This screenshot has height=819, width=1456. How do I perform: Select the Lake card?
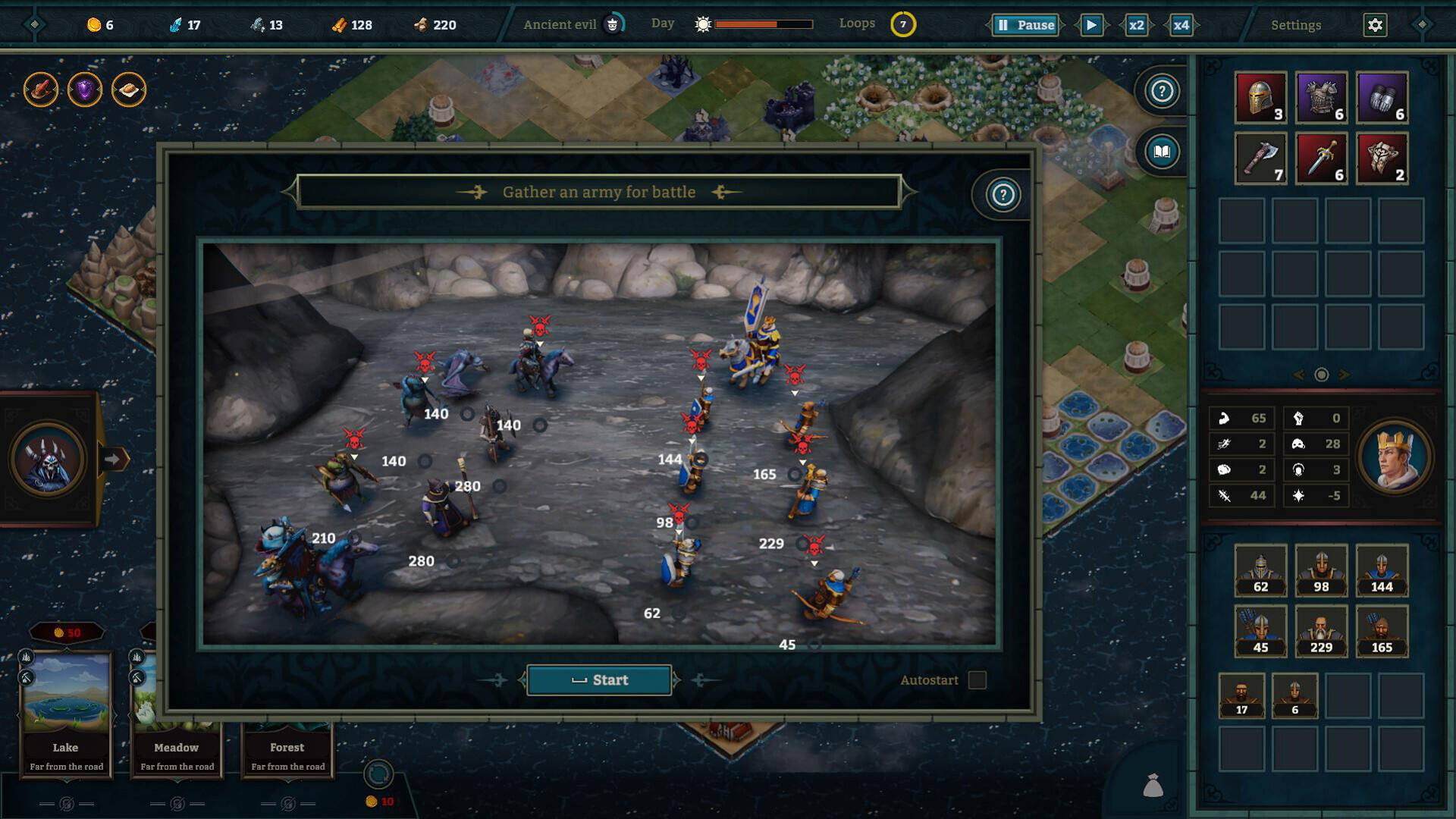point(66,713)
